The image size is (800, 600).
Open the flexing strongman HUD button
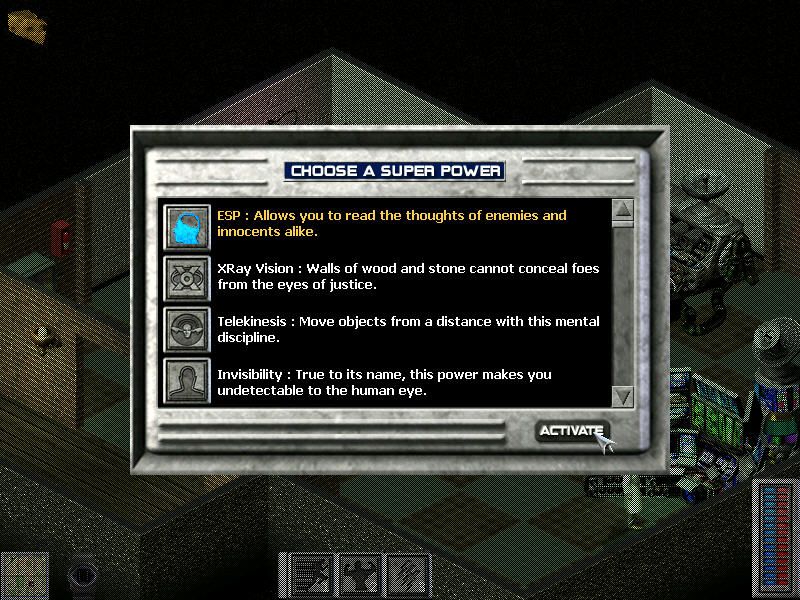click(x=361, y=576)
